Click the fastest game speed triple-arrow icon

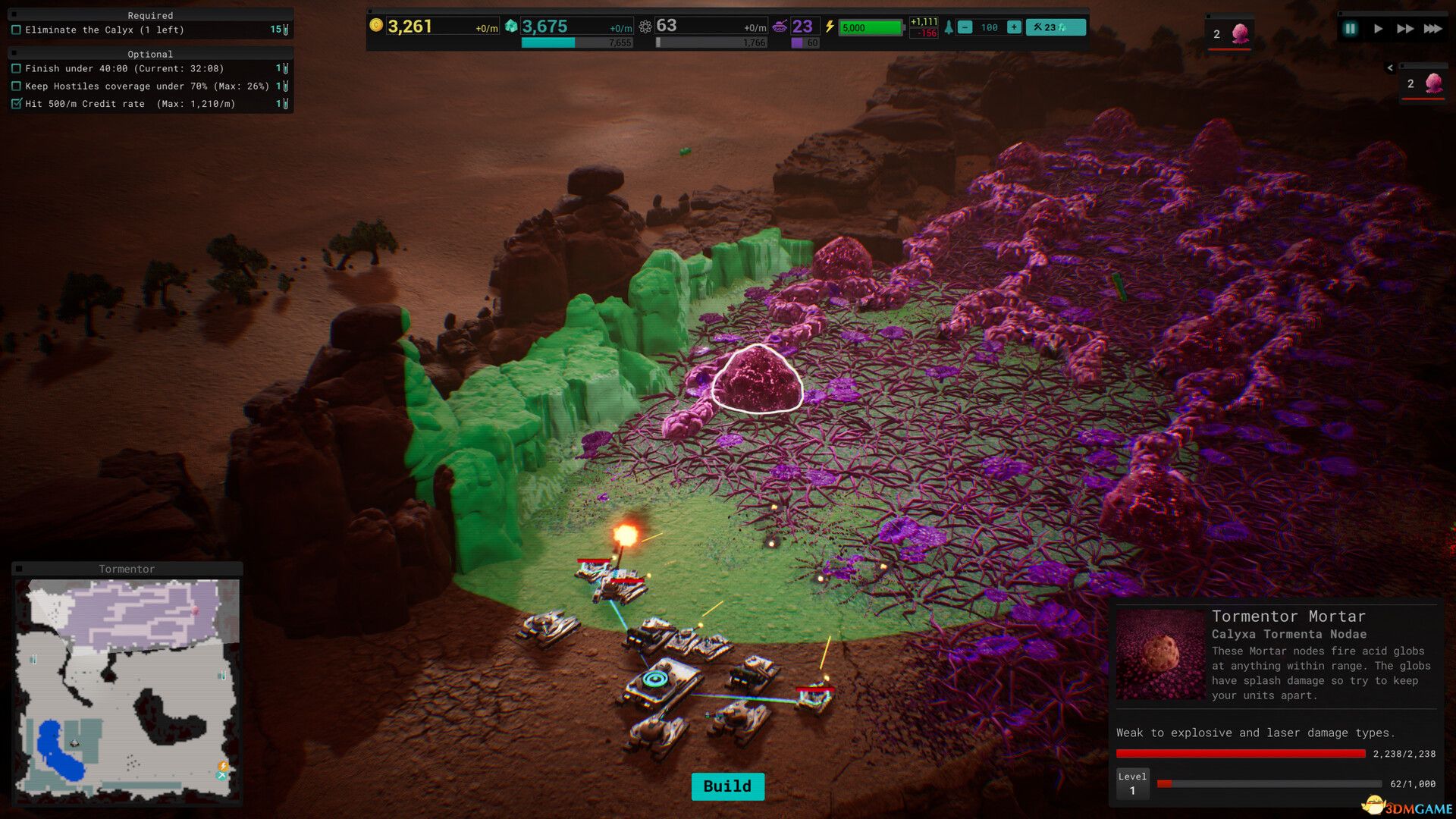pyautogui.click(x=1432, y=28)
